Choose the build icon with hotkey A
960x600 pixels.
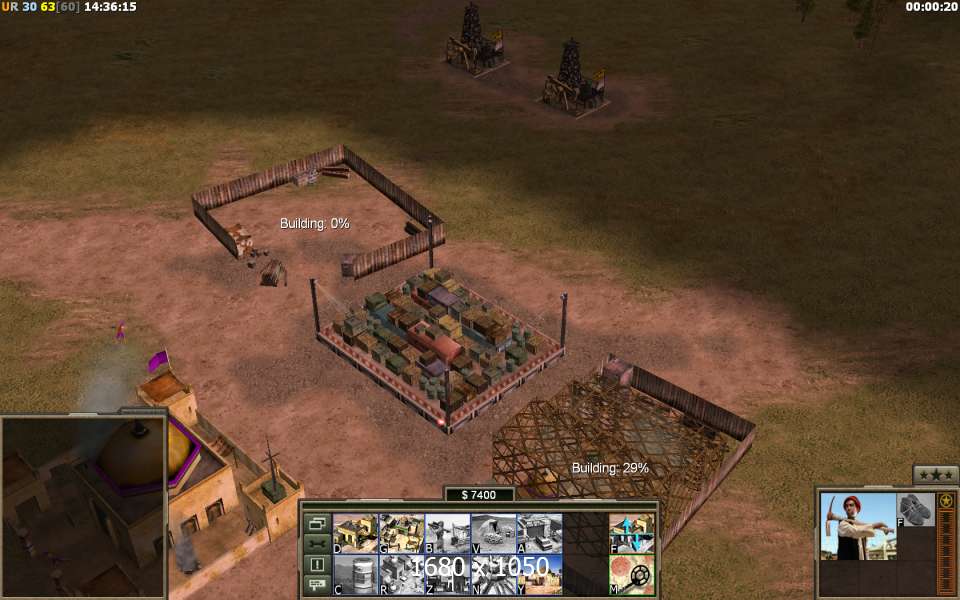539,533
